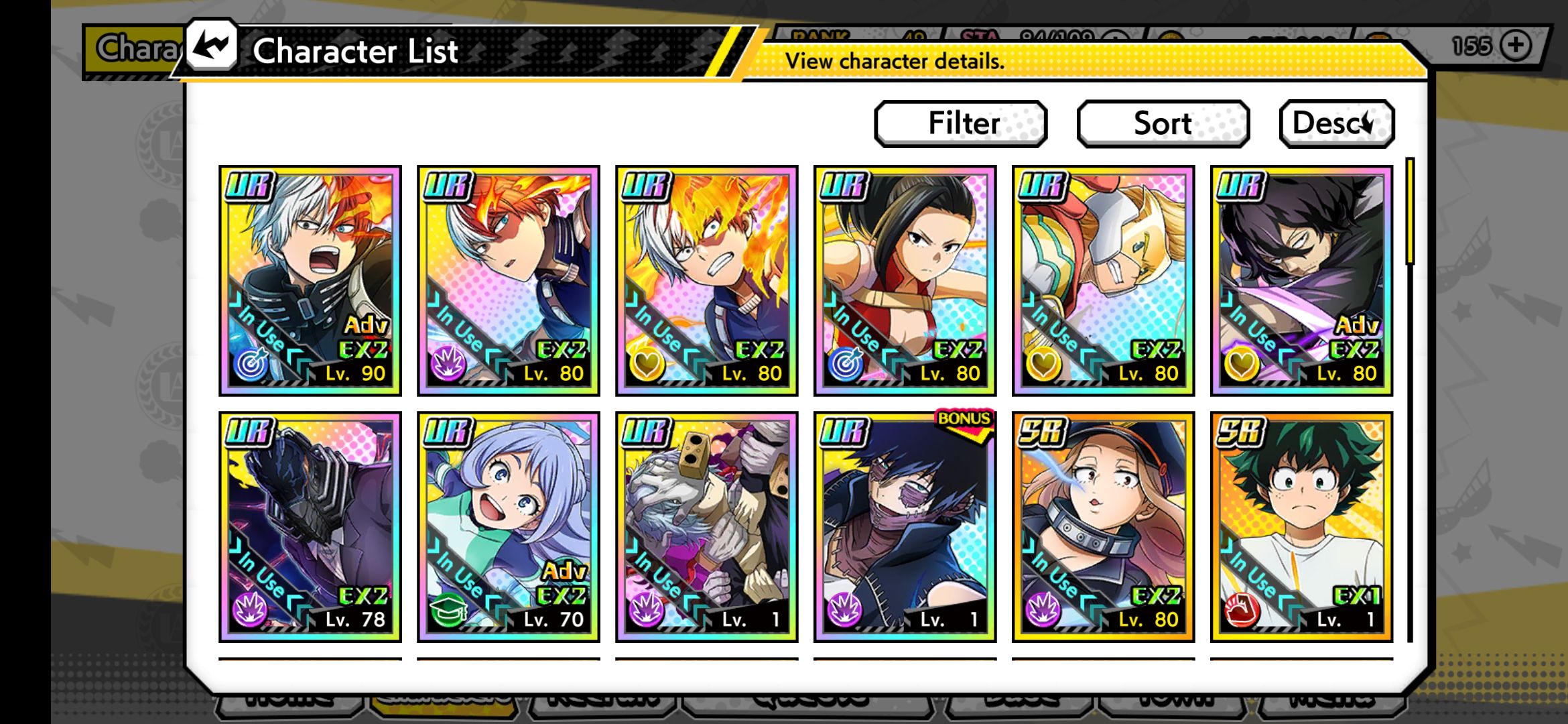Select the SR Izuku Midoriya card
The image size is (1568, 724).
pos(1301,527)
